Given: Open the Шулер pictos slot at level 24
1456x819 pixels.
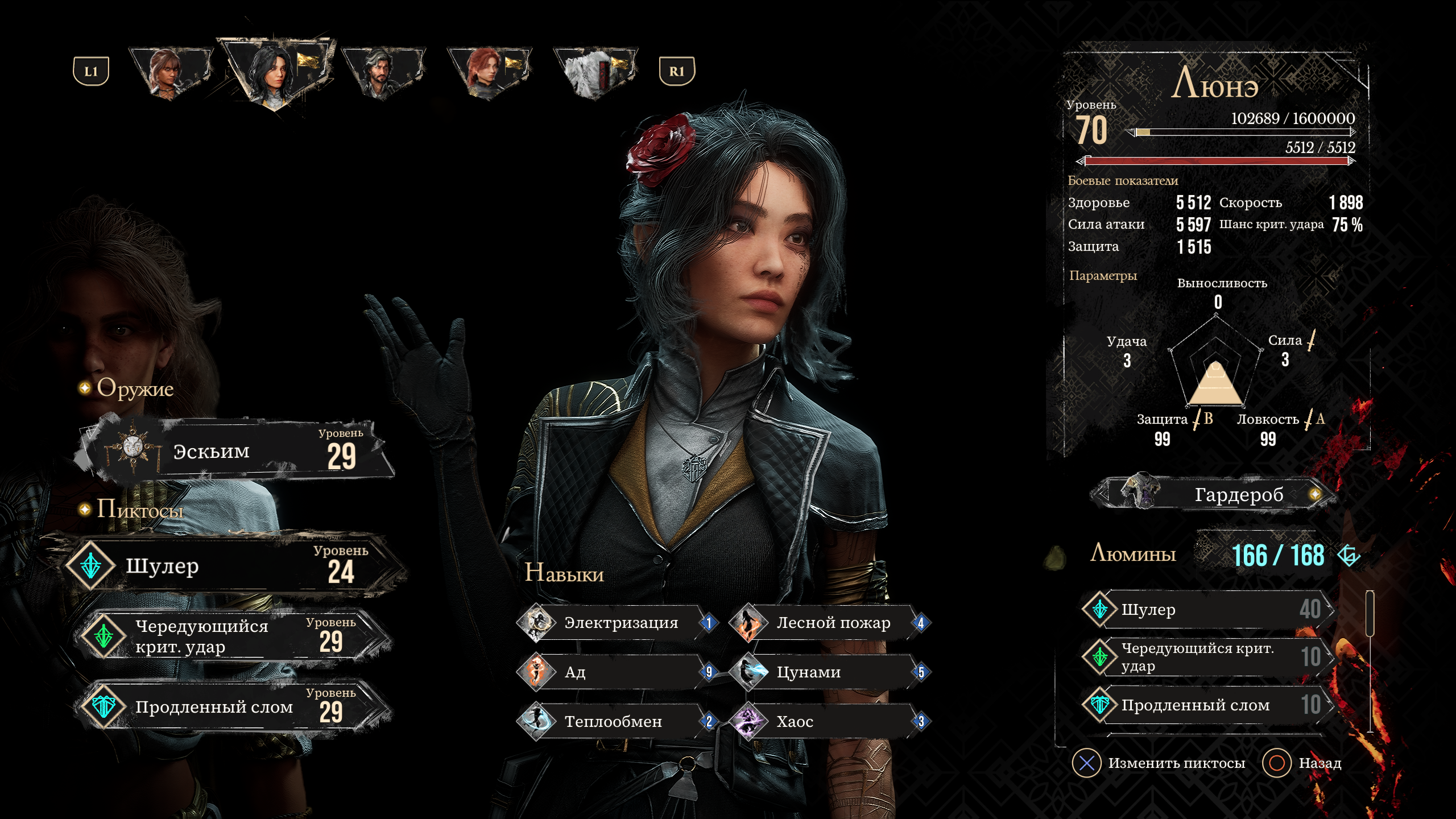Looking at the screenshot, I should (233, 565).
